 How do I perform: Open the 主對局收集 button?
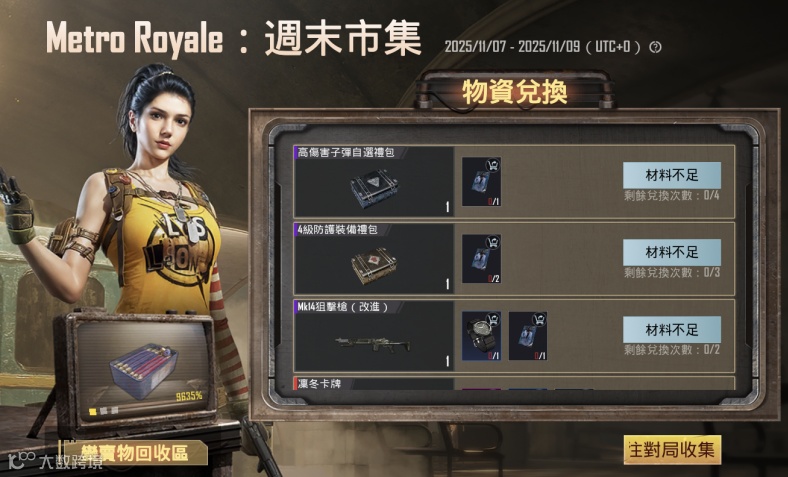pos(672,450)
